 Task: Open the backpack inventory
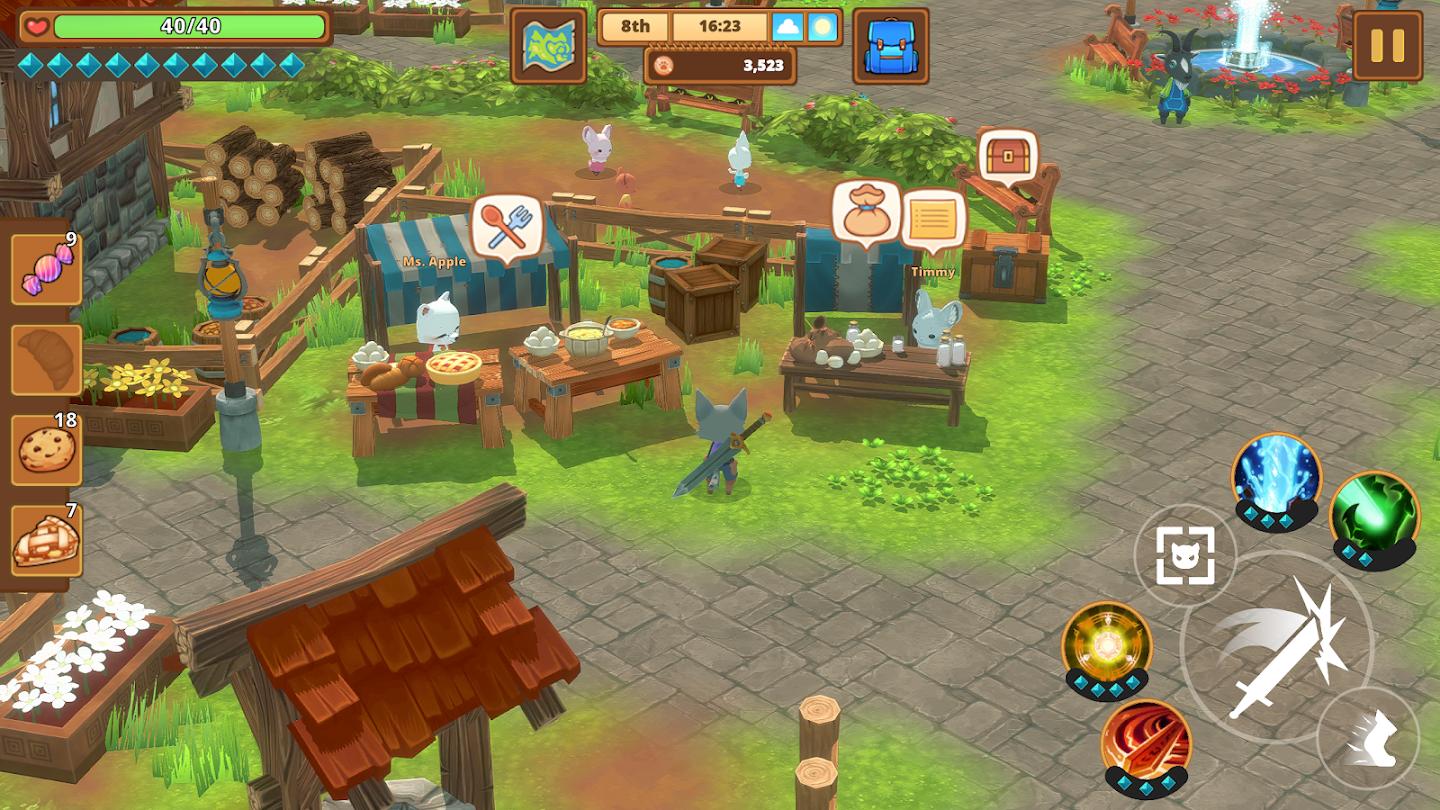tap(889, 45)
